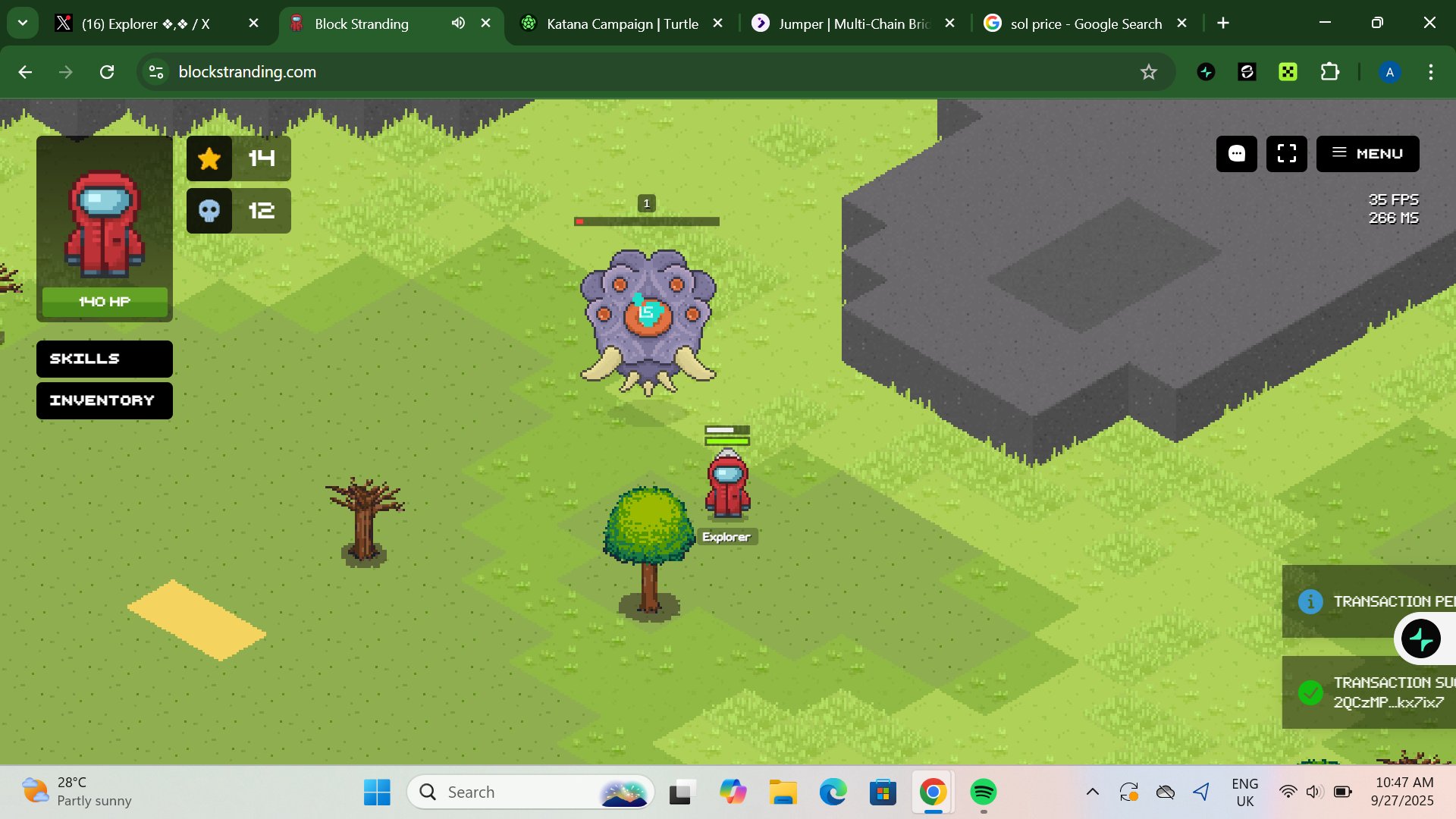Open the game MENU
Viewport: 1456px width, 819px height.
pos(1367,154)
